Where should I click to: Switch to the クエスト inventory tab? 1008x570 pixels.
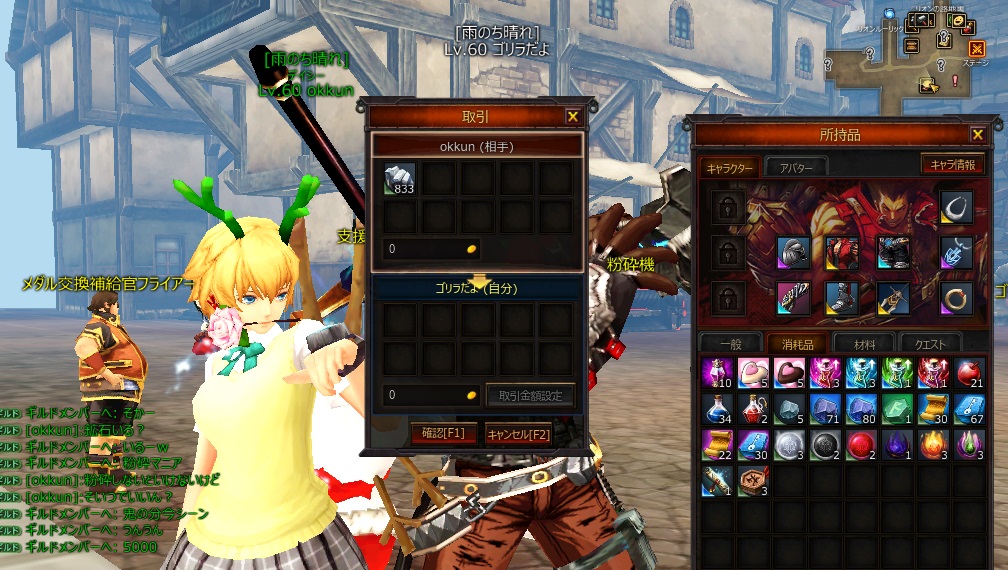pos(930,343)
